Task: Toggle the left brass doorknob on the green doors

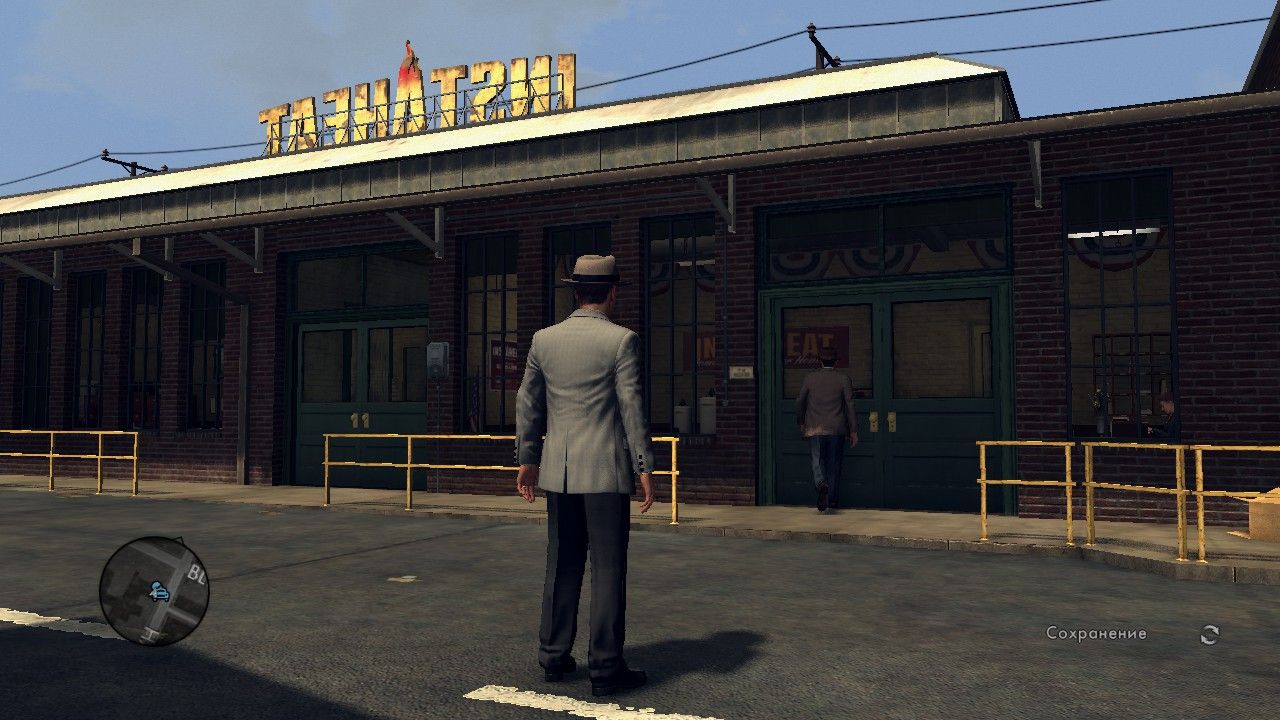Action: [875, 422]
